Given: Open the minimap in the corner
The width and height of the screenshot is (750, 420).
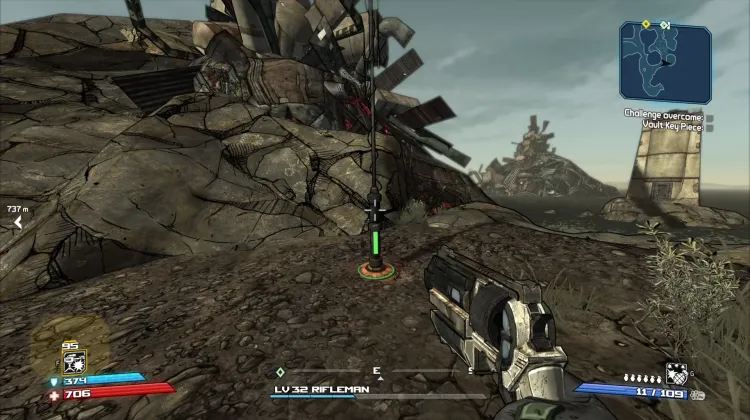Looking at the screenshot, I should tap(664, 62).
